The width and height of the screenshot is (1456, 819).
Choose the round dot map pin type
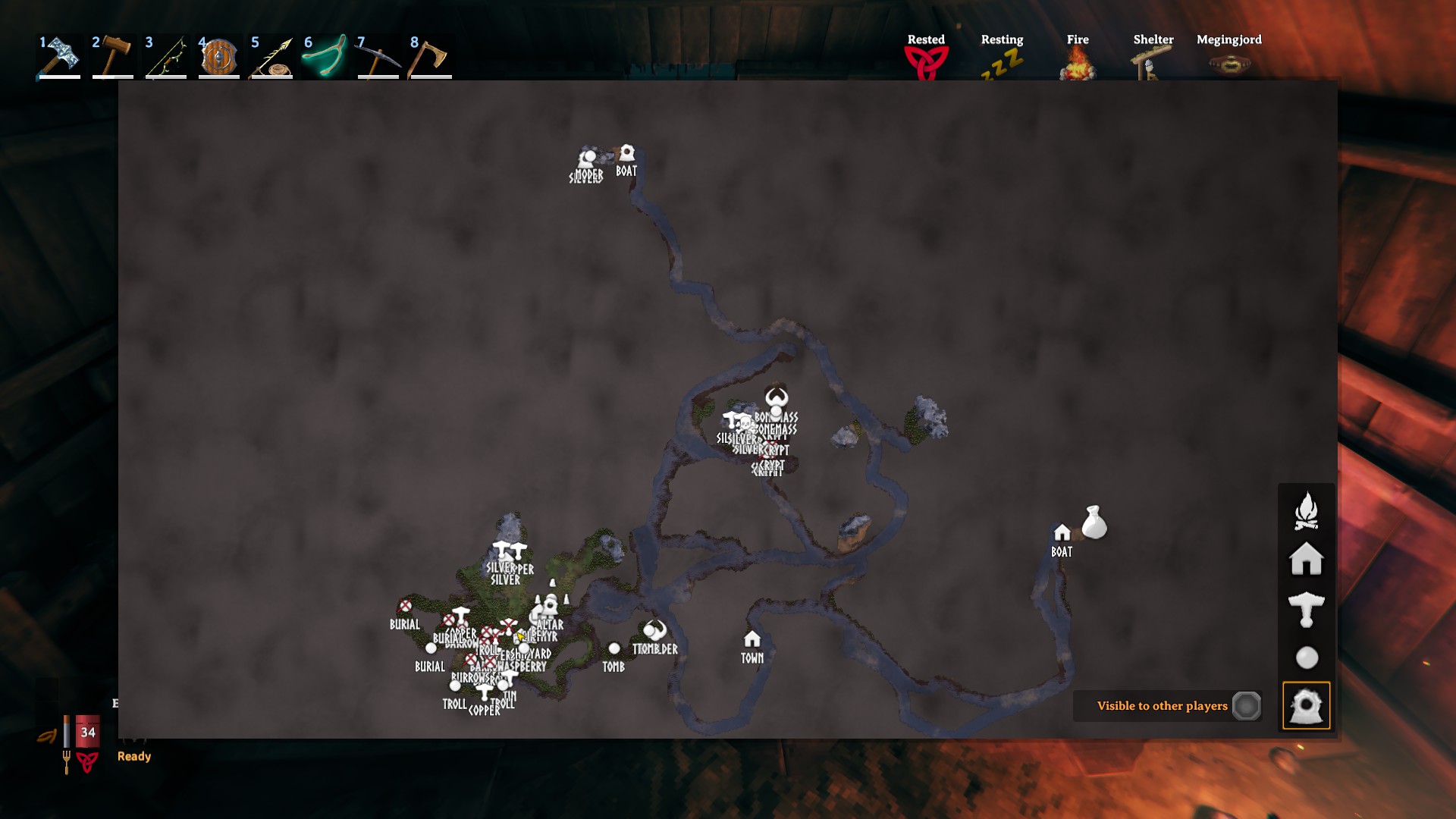(x=1306, y=657)
